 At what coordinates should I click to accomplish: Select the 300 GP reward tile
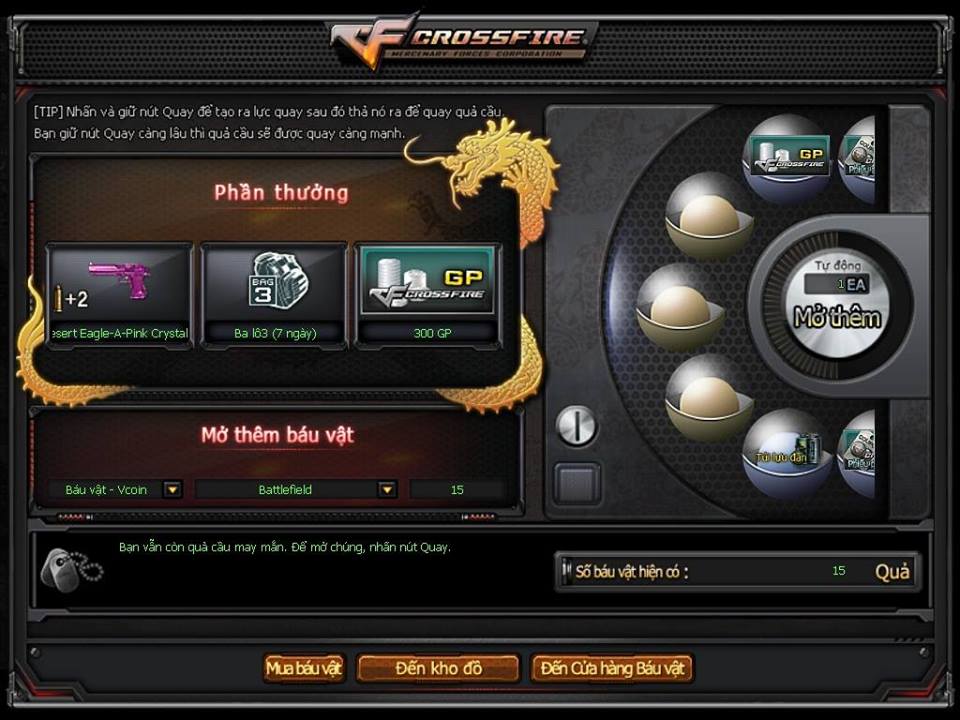point(428,296)
